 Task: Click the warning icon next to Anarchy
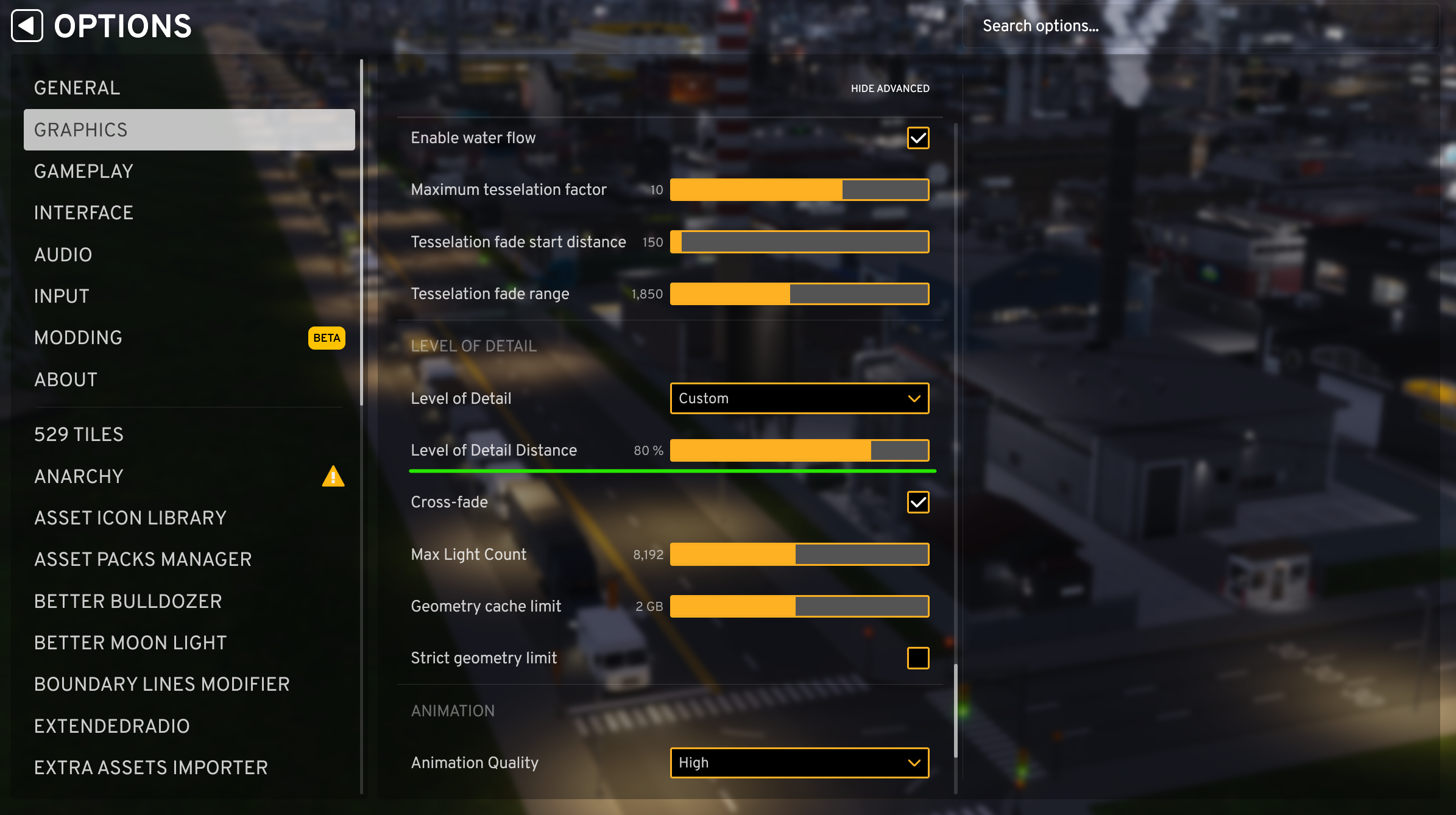click(333, 476)
